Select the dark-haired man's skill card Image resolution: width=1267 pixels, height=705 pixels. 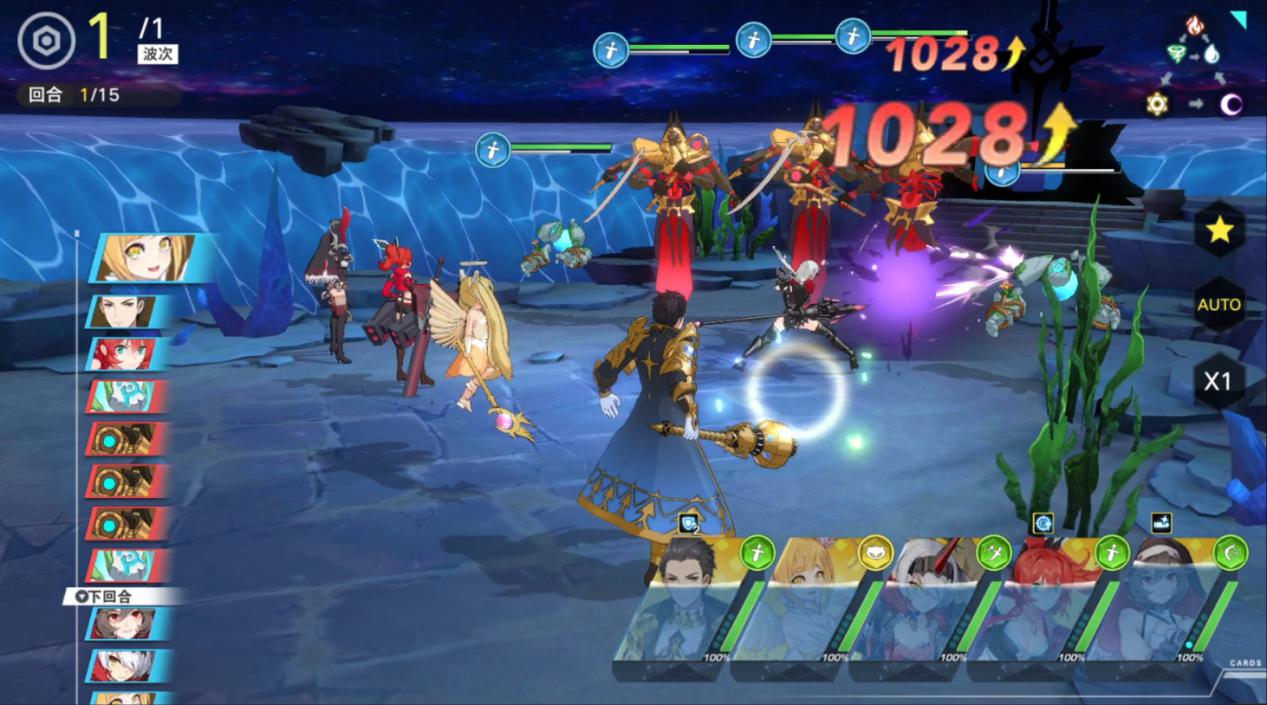(689, 600)
